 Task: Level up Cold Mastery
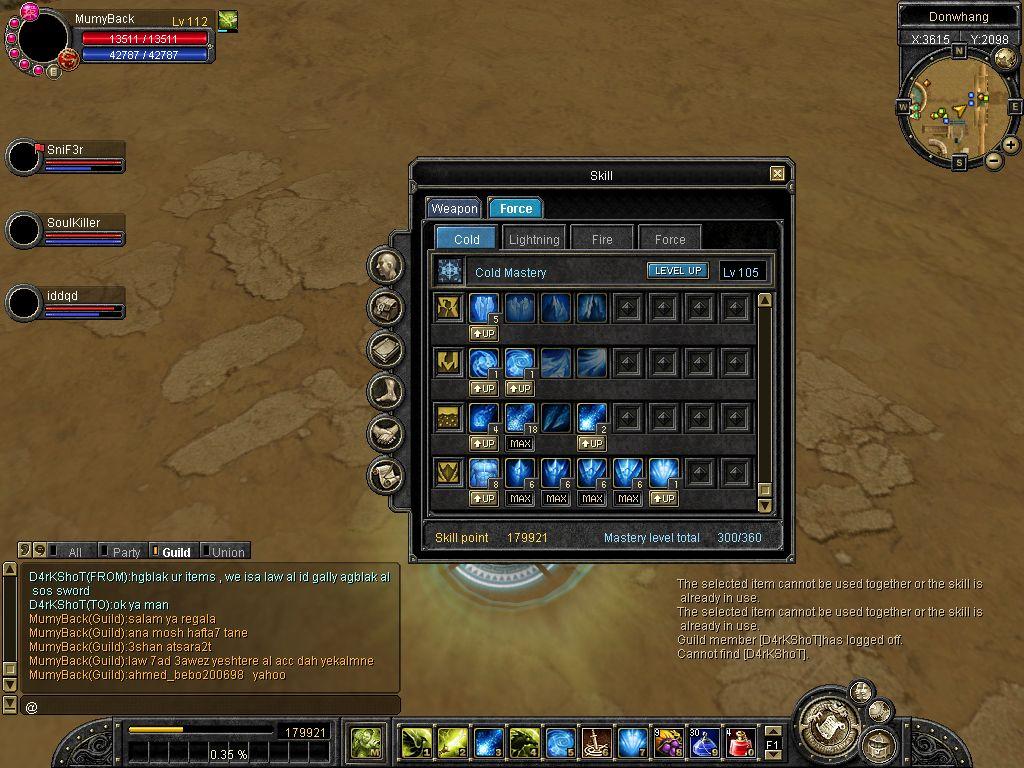(678, 271)
